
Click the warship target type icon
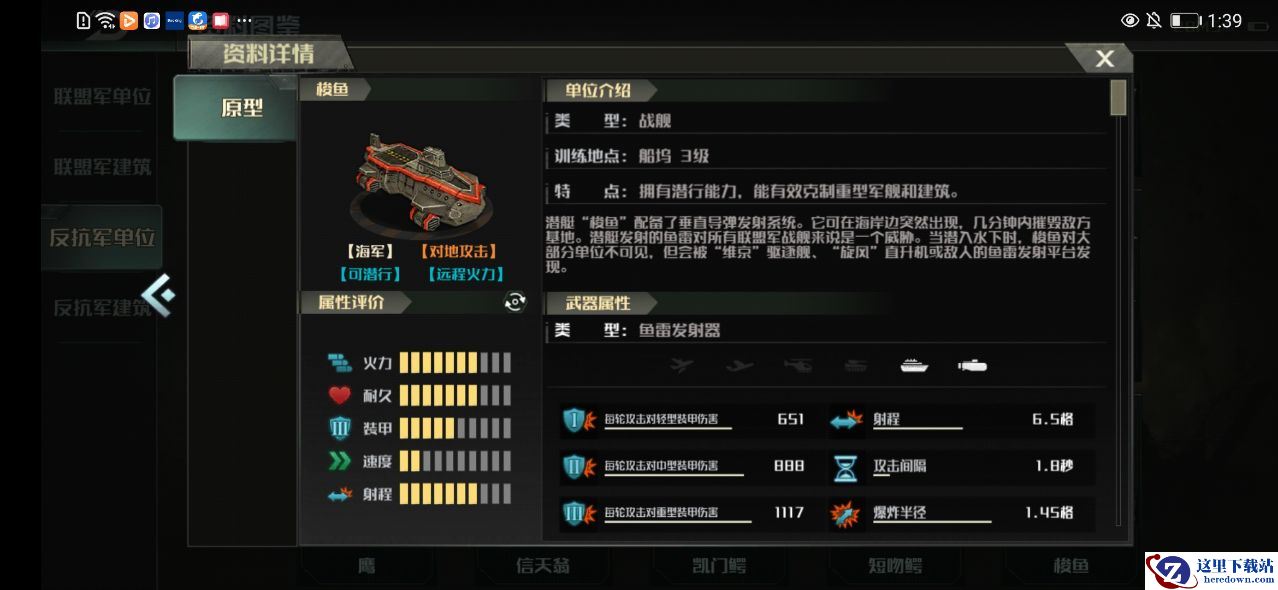(914, 366)
